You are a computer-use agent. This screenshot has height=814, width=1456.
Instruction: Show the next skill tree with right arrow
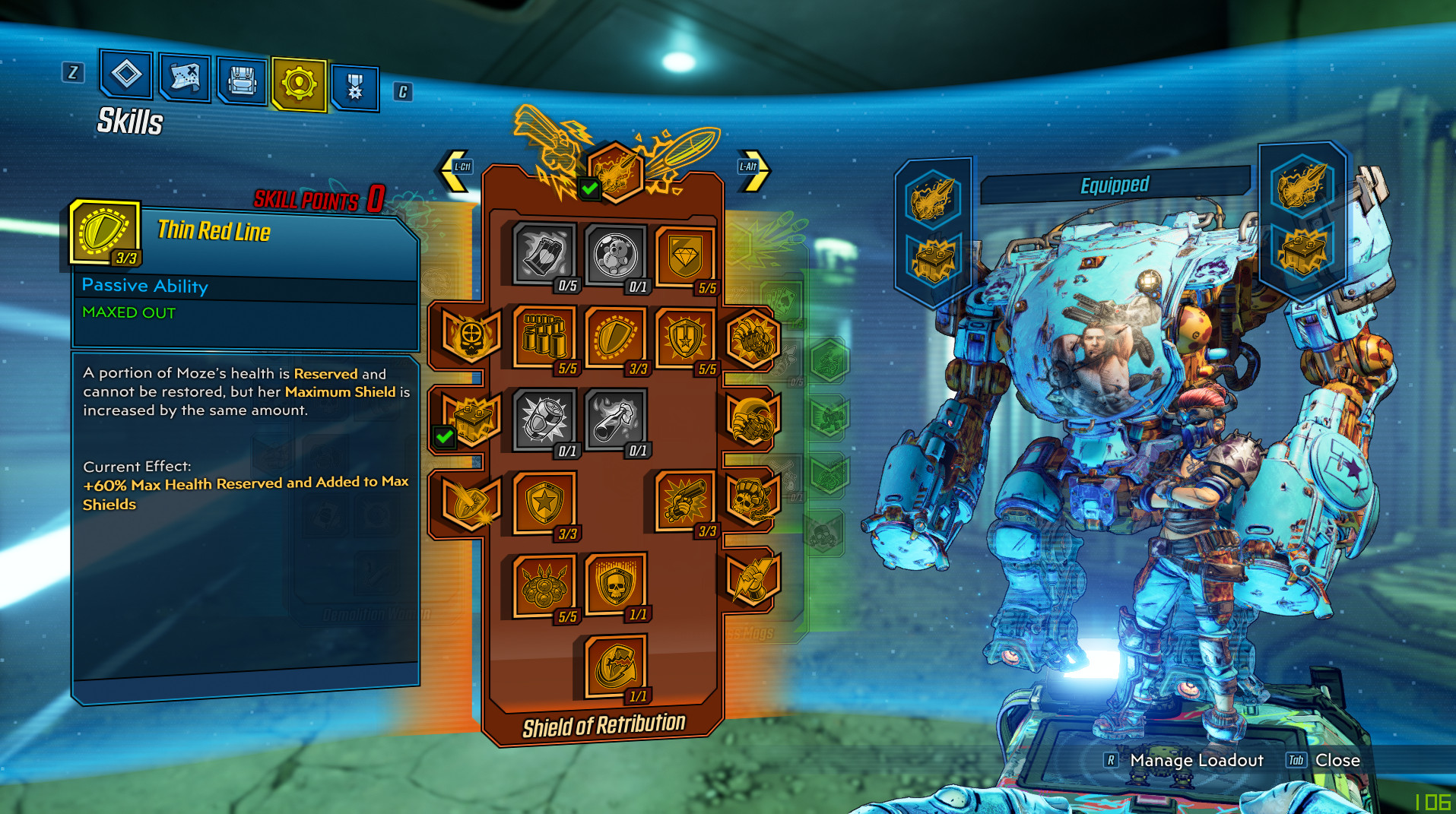point(753,169)
